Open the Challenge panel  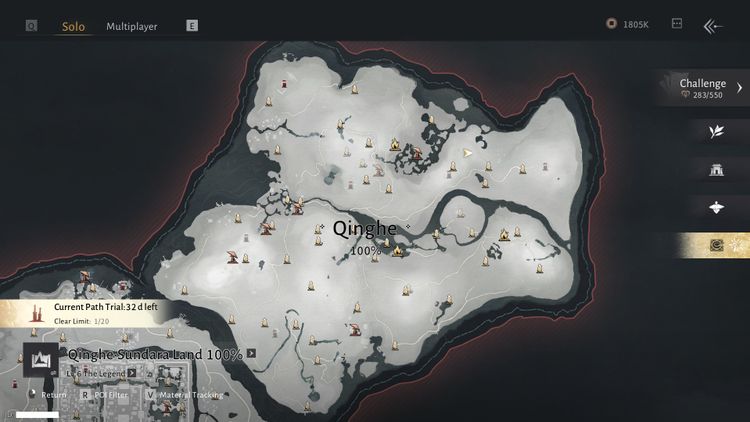pyautogui.click(x=709, y=88)
